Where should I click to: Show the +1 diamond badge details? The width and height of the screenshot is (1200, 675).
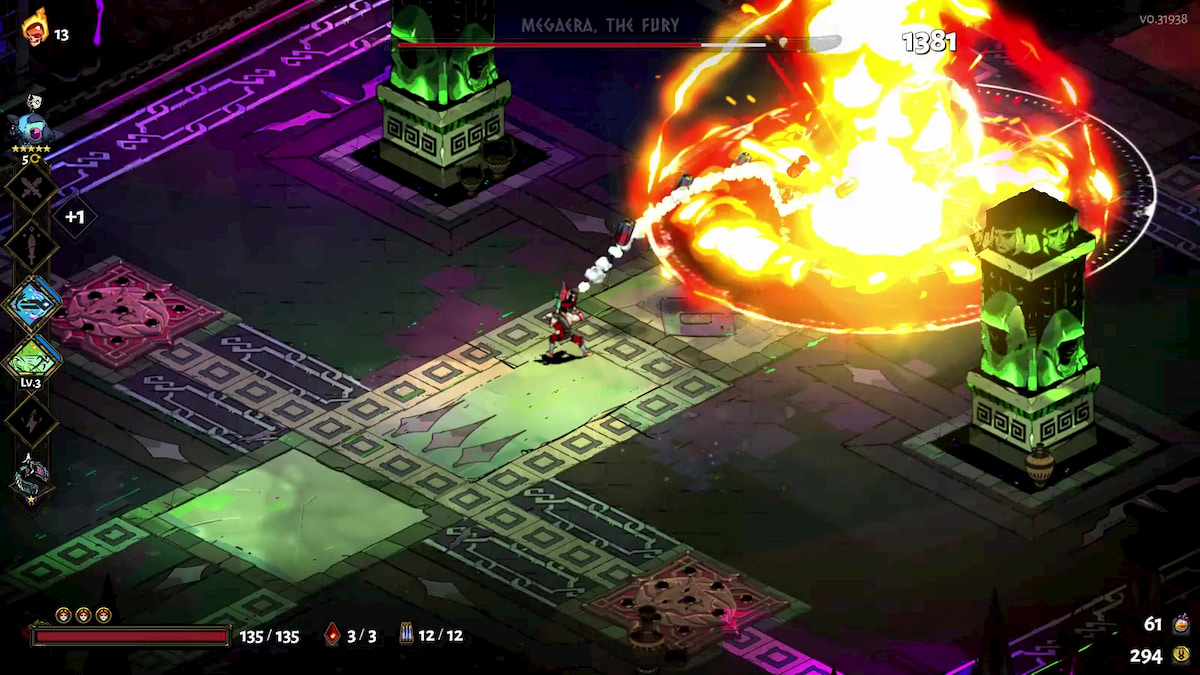coord(73,216)
